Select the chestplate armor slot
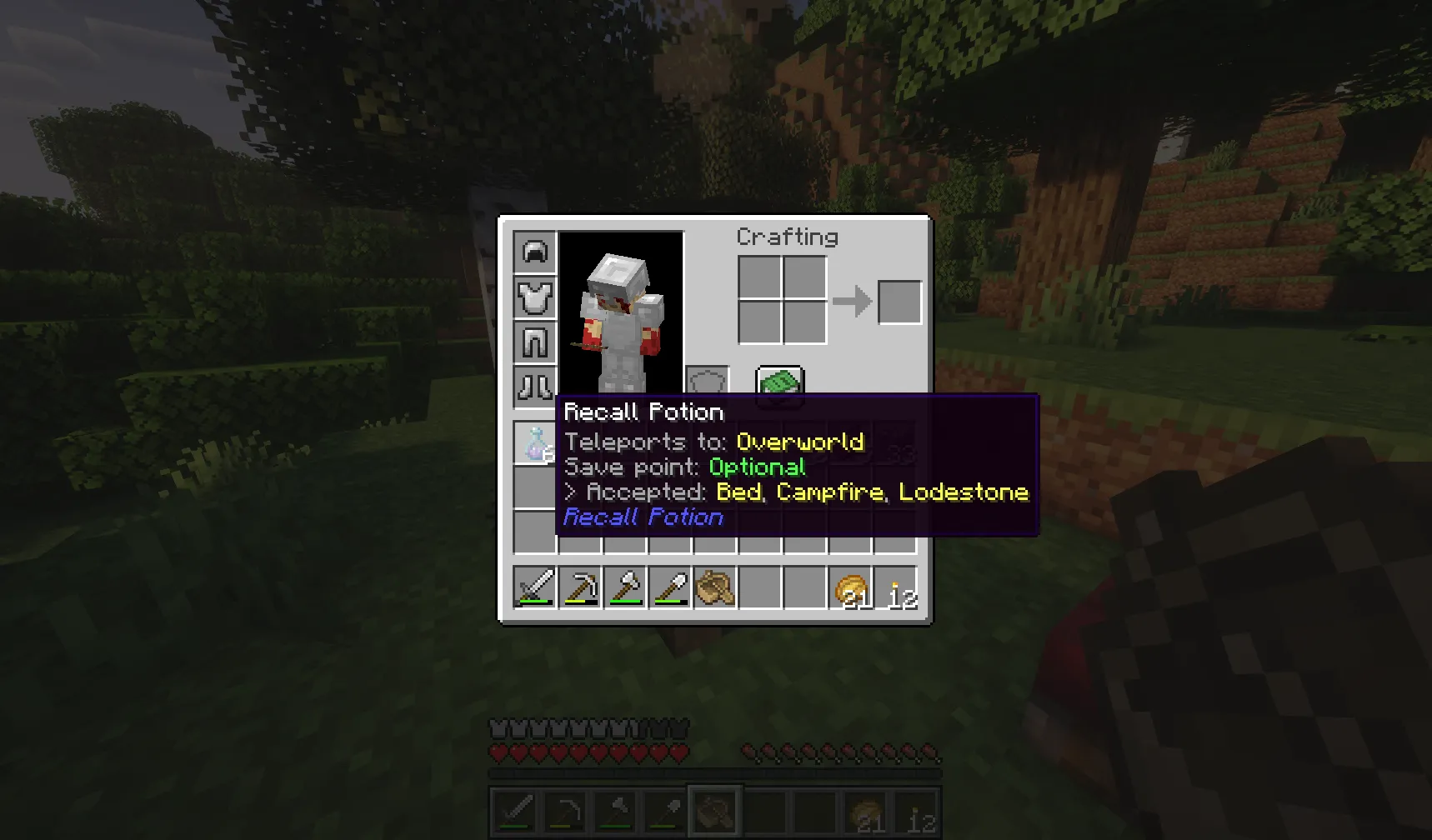 click(x=535, y=297)
